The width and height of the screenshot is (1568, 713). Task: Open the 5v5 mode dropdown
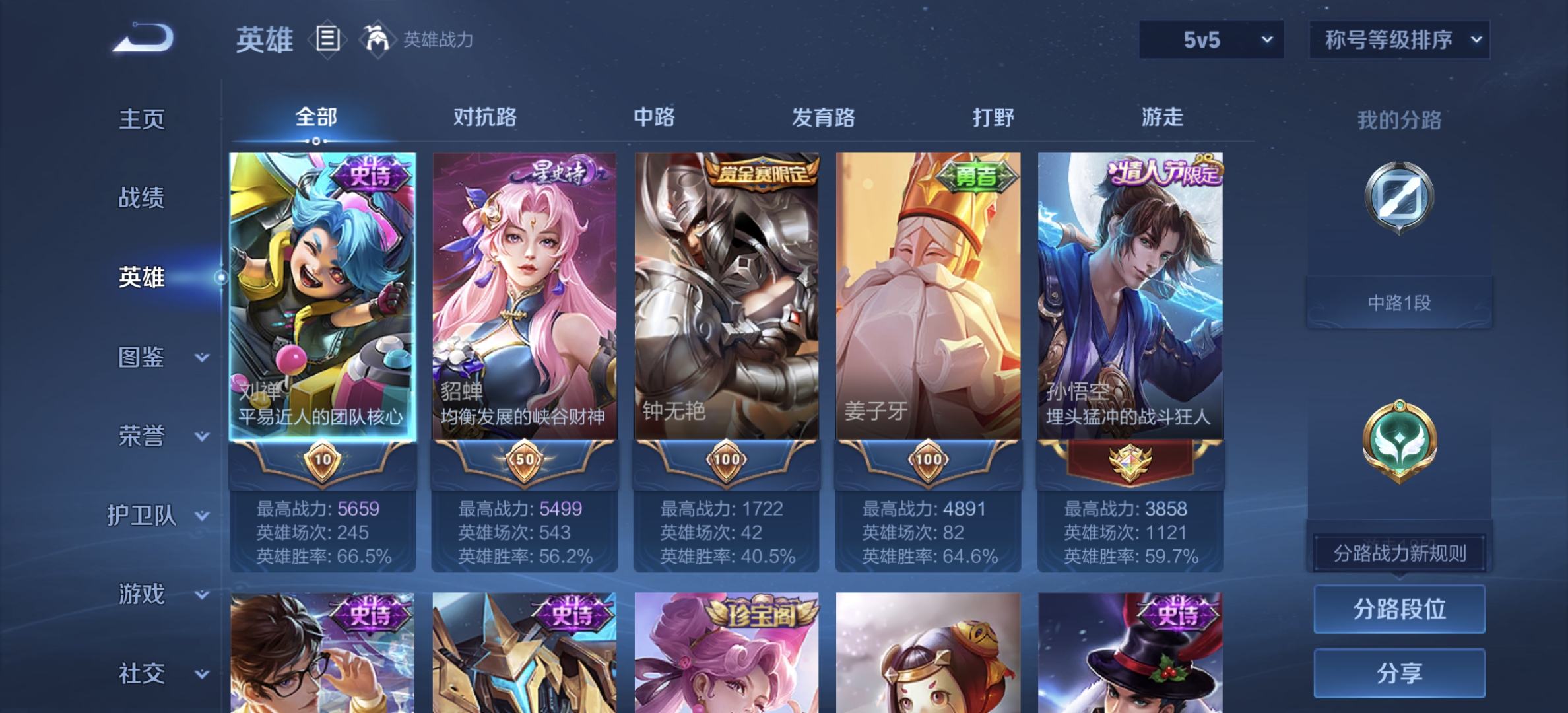tap(1211, 40)
